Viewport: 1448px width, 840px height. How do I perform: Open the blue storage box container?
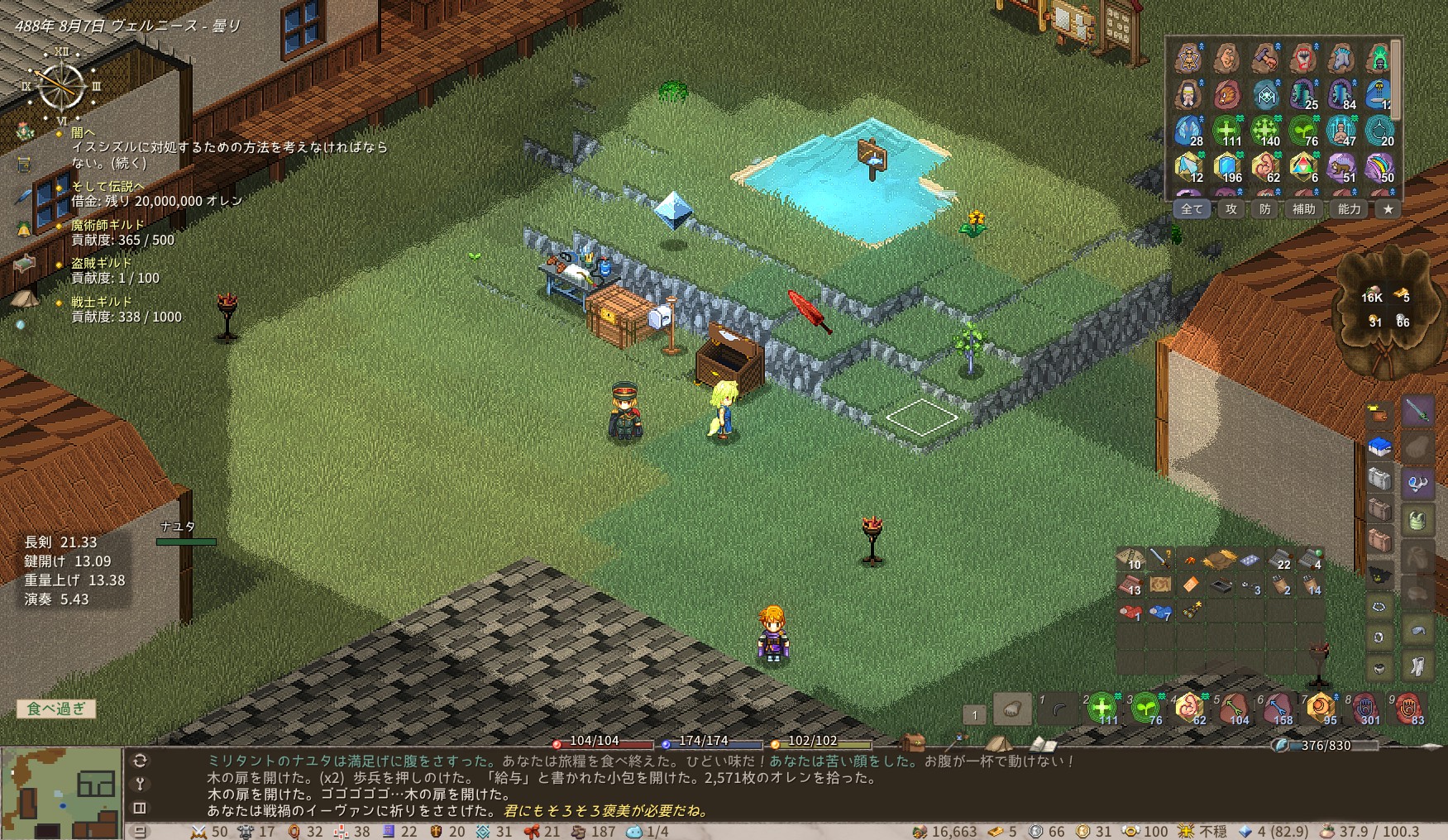[1379, 448]
